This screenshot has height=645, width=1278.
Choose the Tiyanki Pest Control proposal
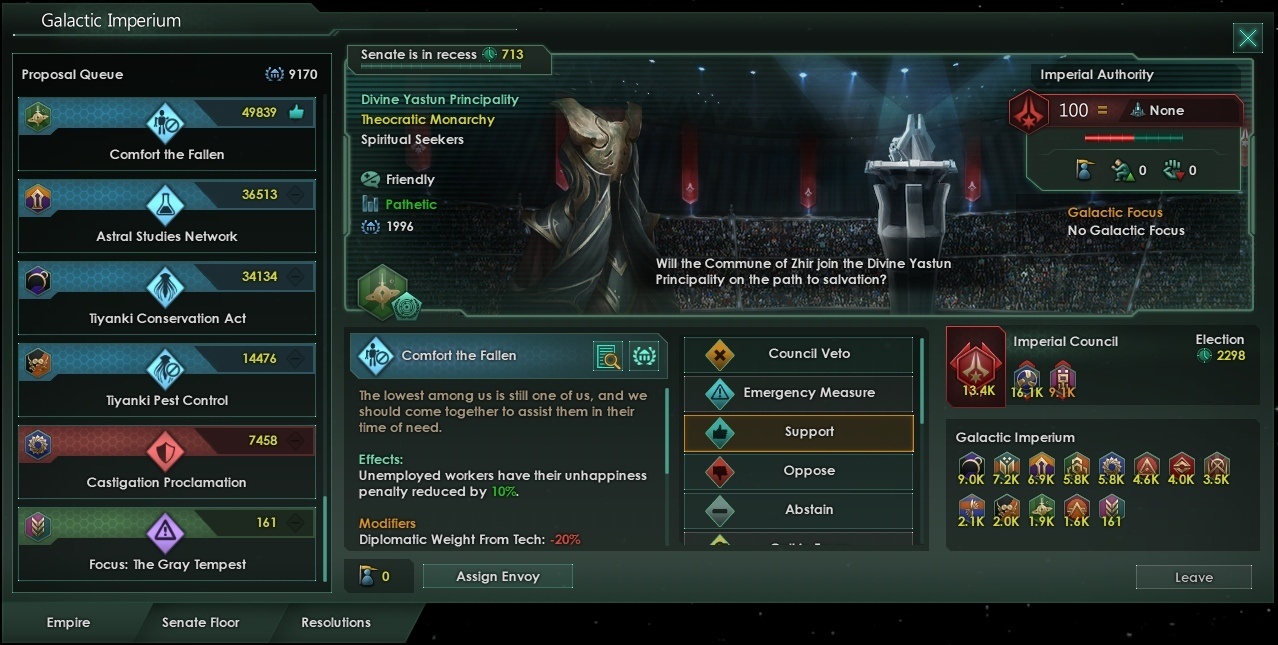tap(167, 380)
